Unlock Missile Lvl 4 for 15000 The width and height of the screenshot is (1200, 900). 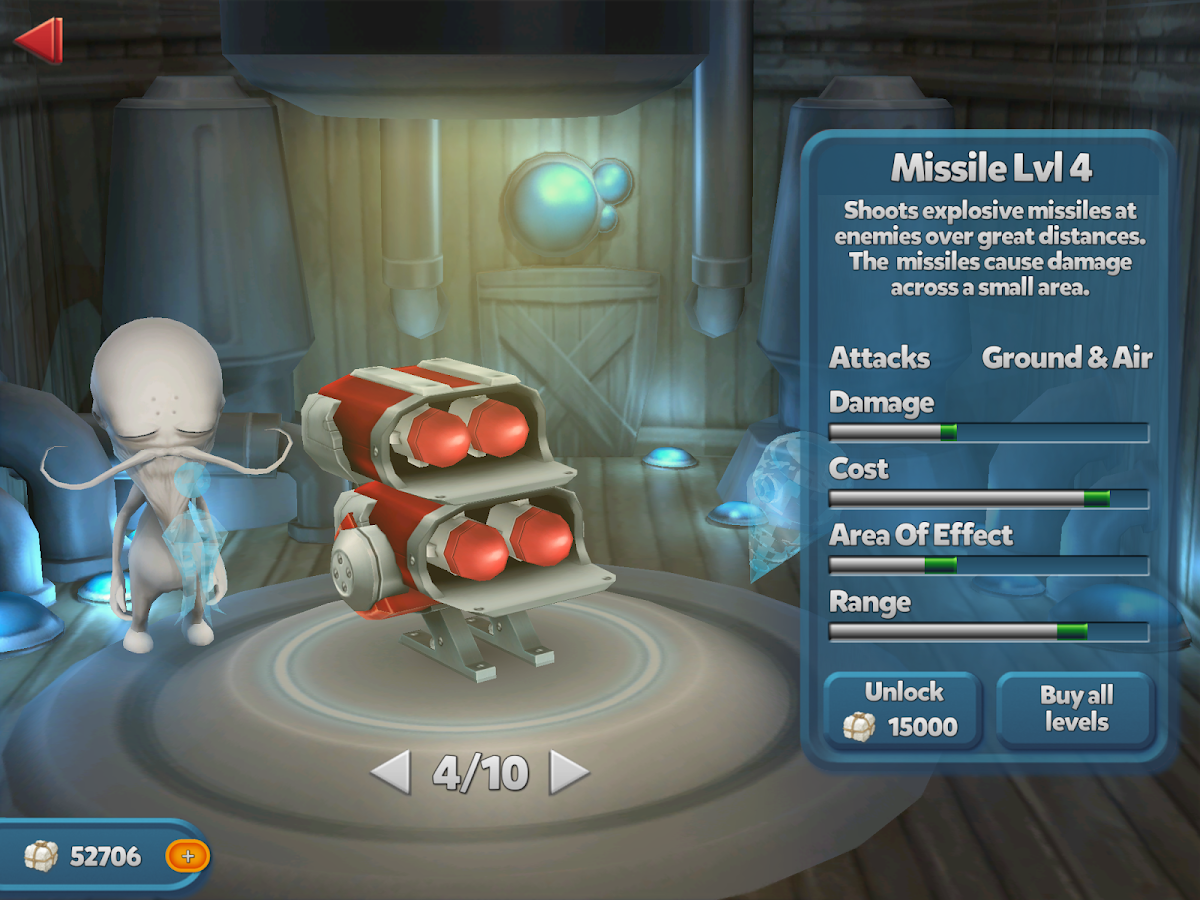903,710
